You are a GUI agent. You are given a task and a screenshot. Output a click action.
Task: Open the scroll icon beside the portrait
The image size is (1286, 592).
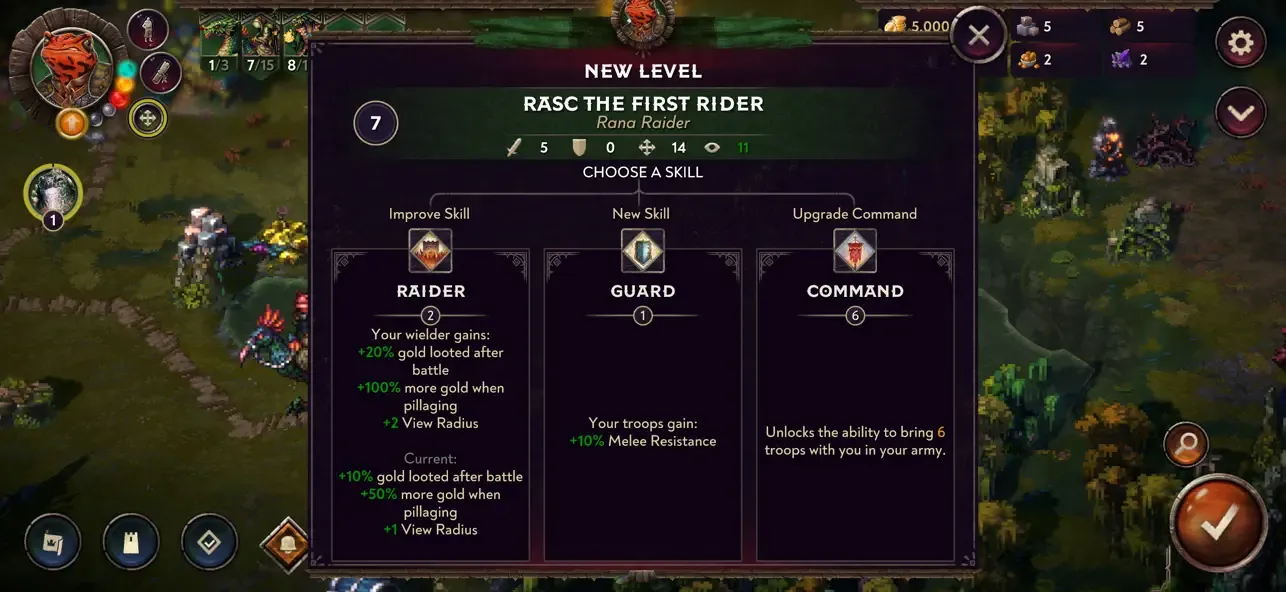pyautogui.click(x=159, y=72)
